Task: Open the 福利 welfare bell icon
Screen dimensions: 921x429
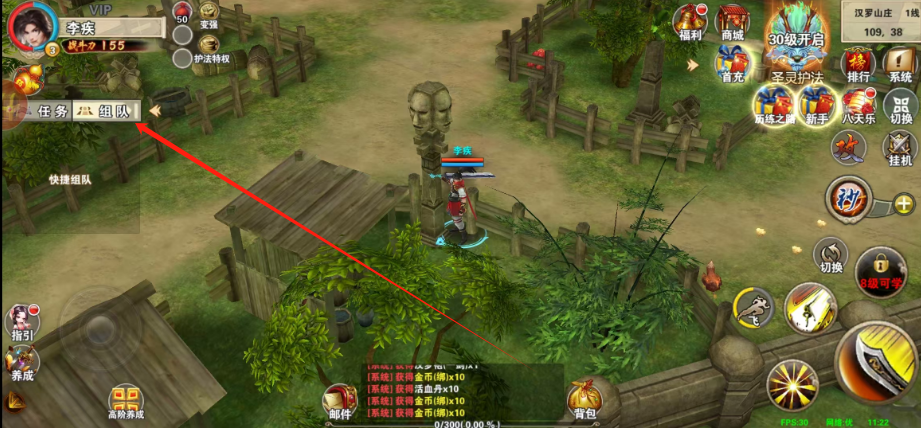Action: pos(689,22)
